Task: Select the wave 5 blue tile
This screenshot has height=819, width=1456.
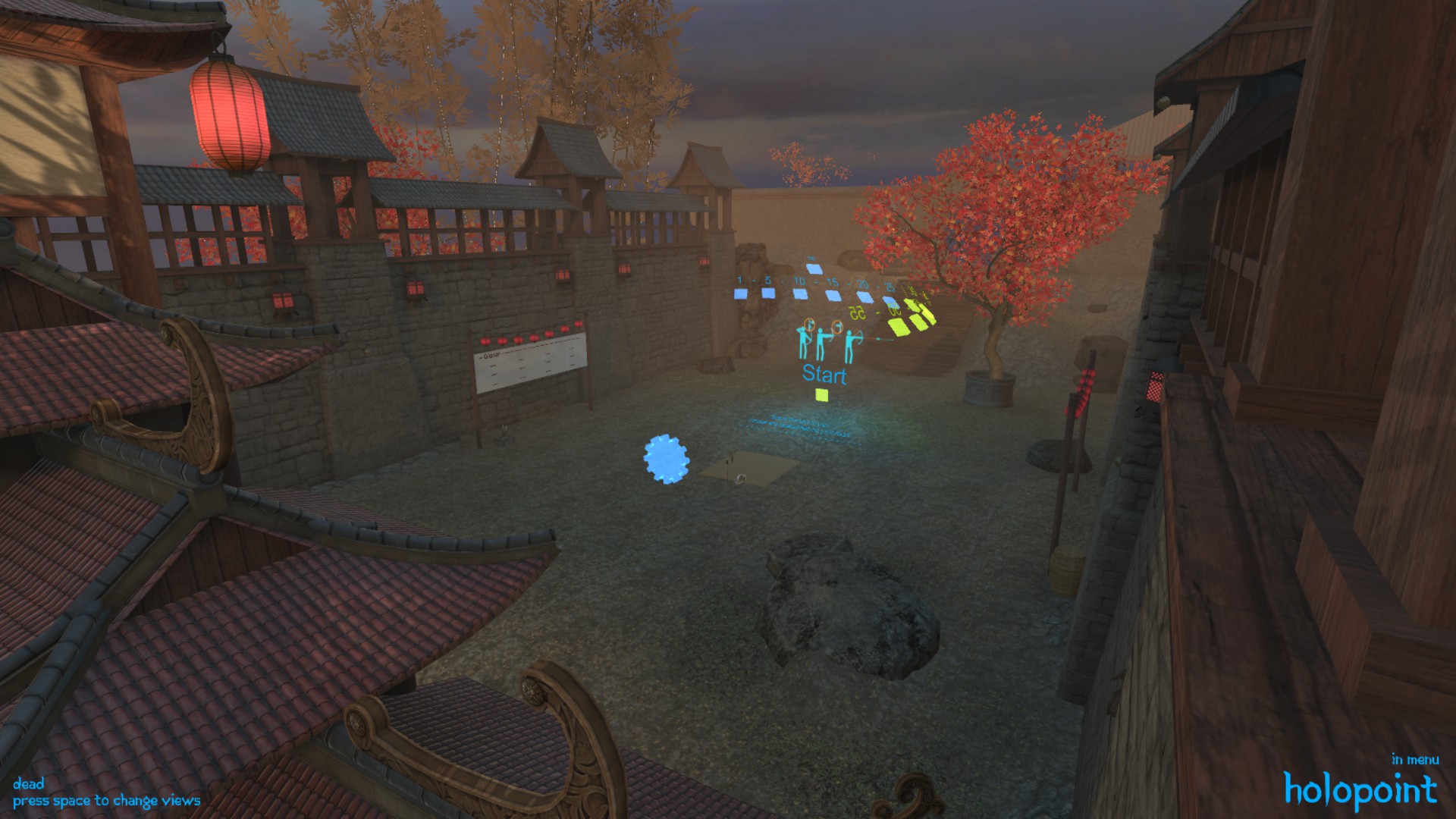Action: click(x=768, y=294)
